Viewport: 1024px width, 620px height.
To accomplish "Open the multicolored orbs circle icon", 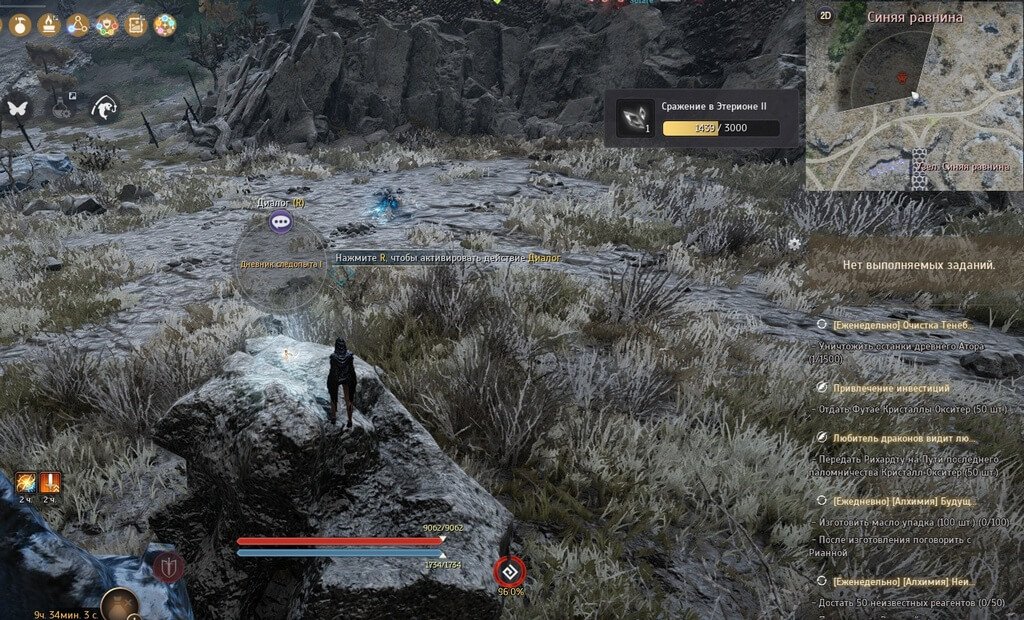I will click(x=165, y=25).
